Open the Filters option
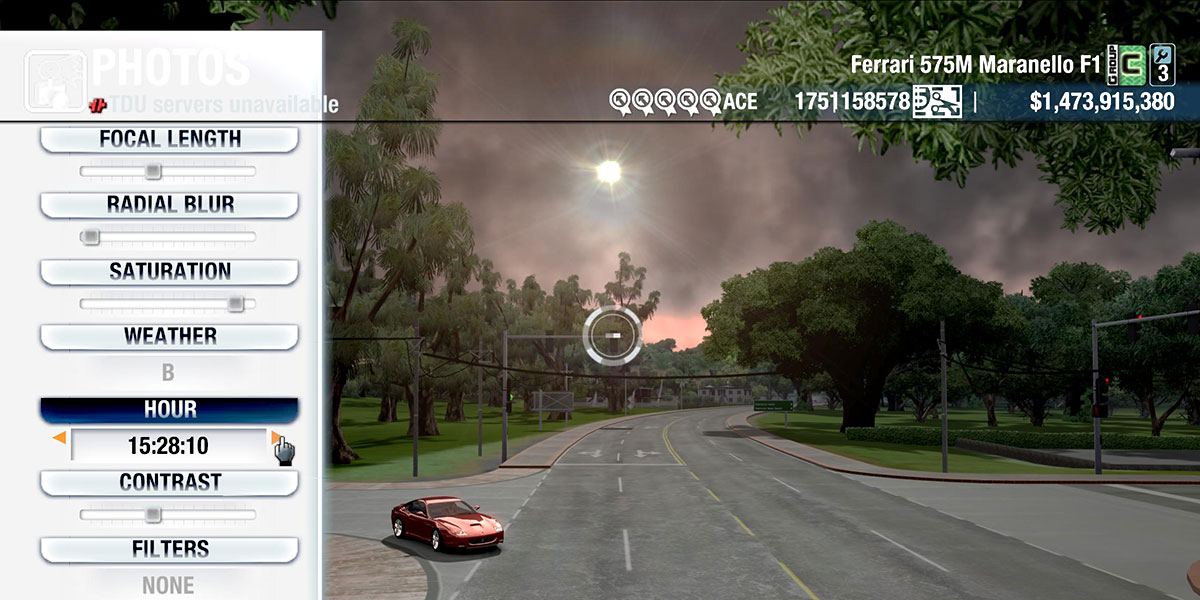The width and height of the screenshot is (1200, 600). (x=169, y=549)
